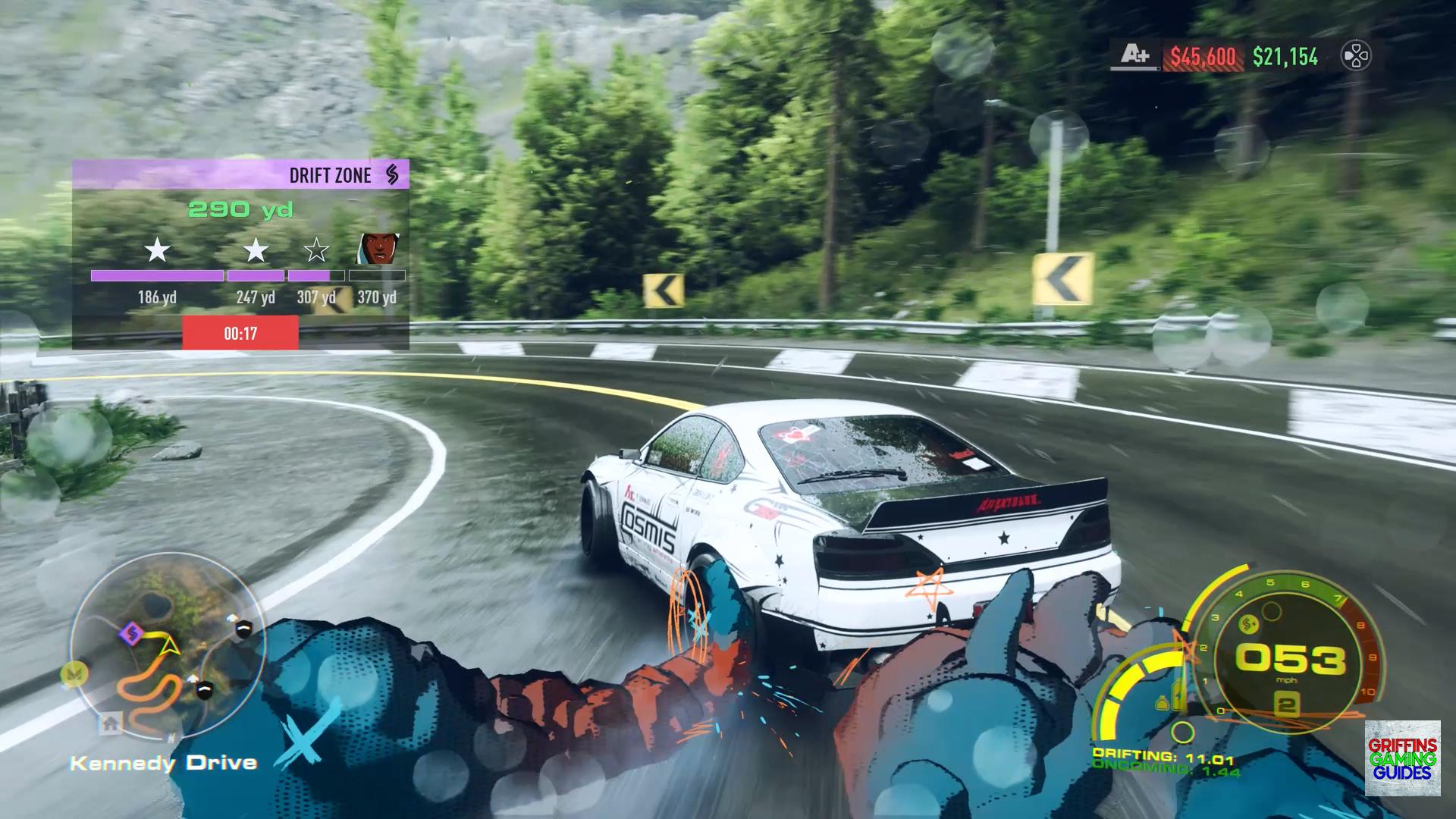
Task: Open the Drift Zone header banner
Action: [x=240, y=174]
